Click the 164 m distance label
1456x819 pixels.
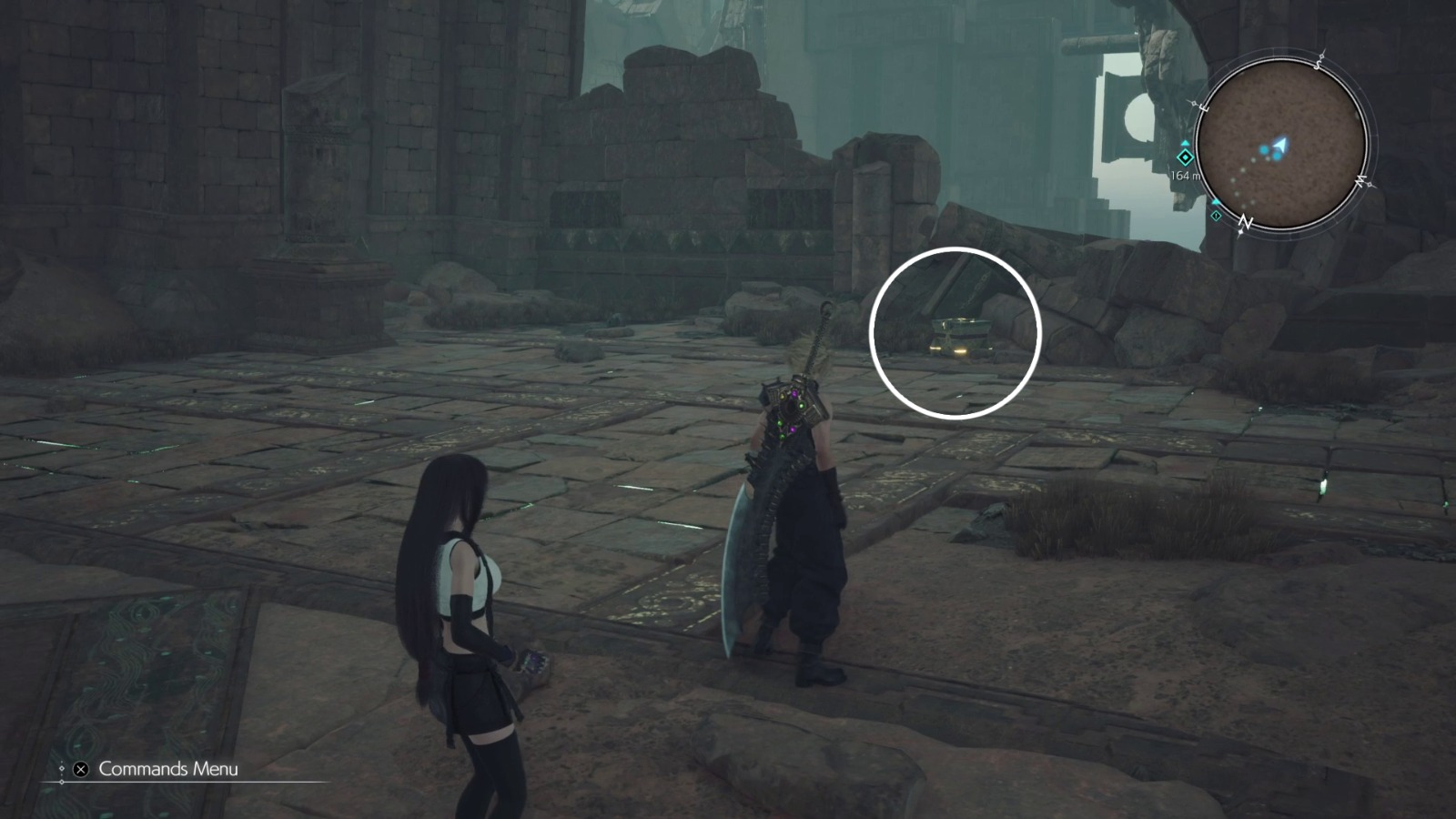(1186, 175)
